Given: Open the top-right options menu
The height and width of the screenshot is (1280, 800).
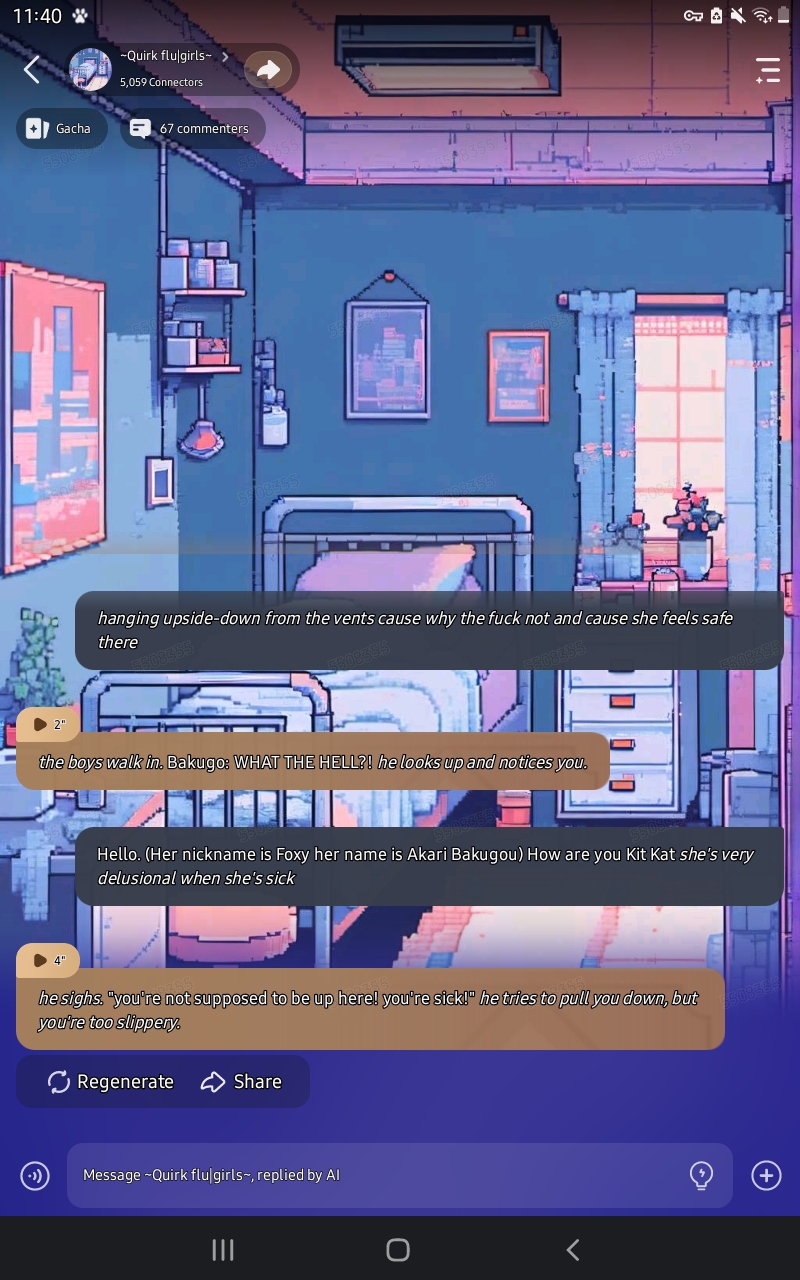Looking at the screenshot, I should coord(767,69).
